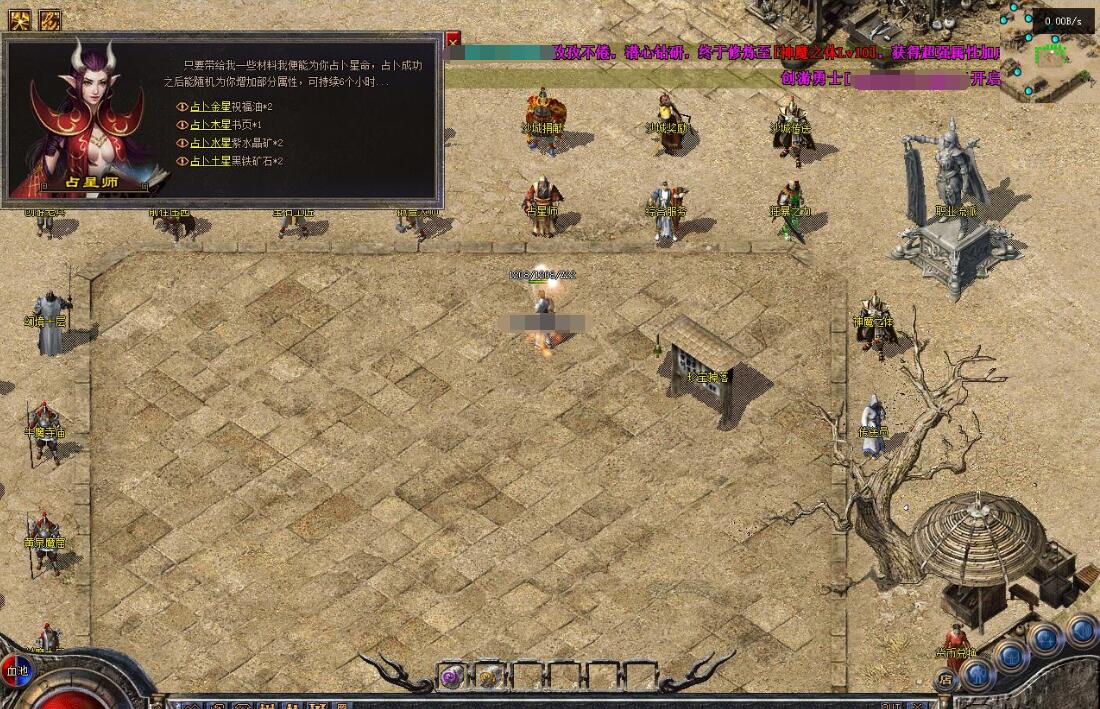Click the 血池 blood pool button

(x=16, y=669)
